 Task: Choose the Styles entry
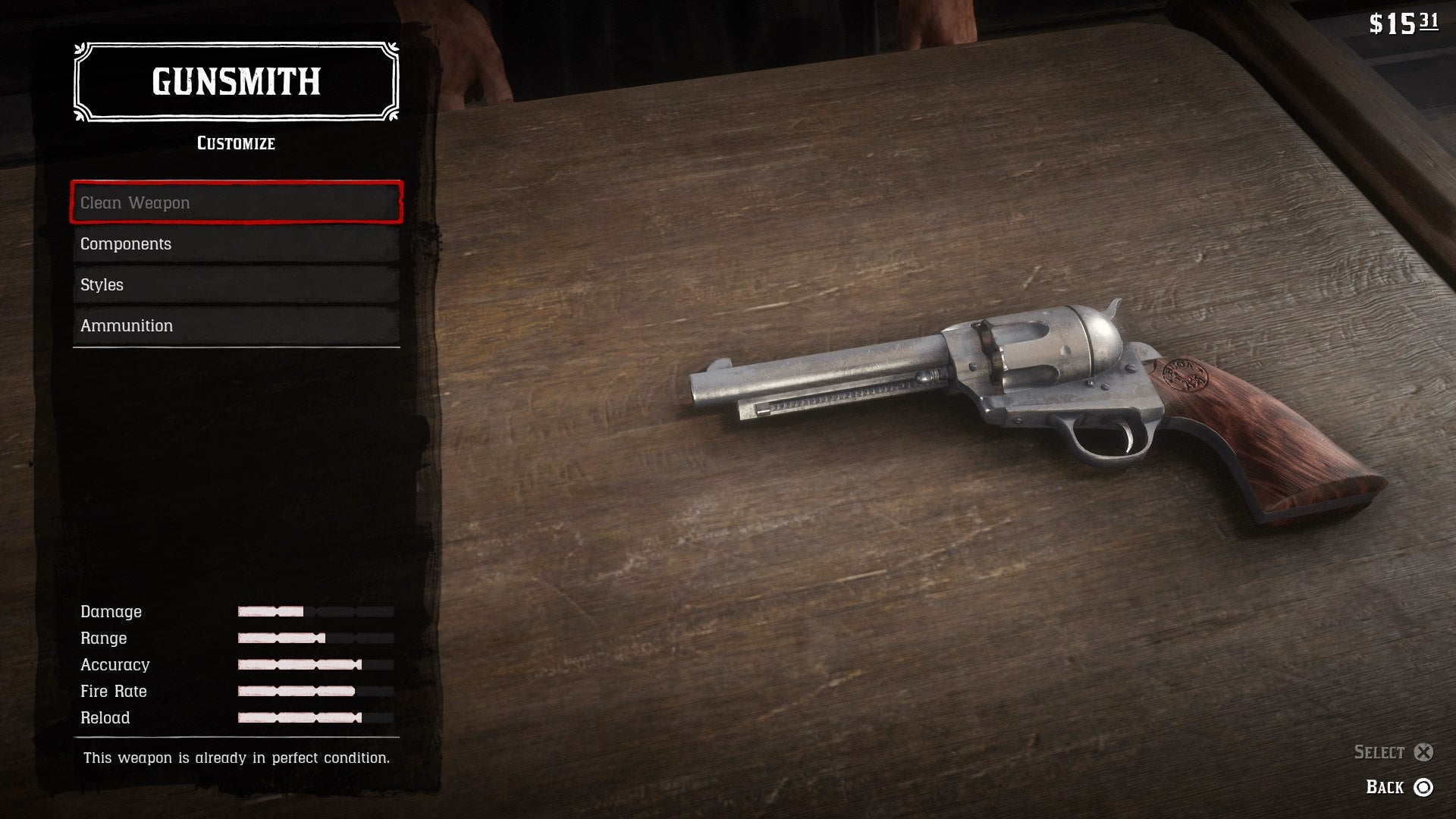coord(236,284)
